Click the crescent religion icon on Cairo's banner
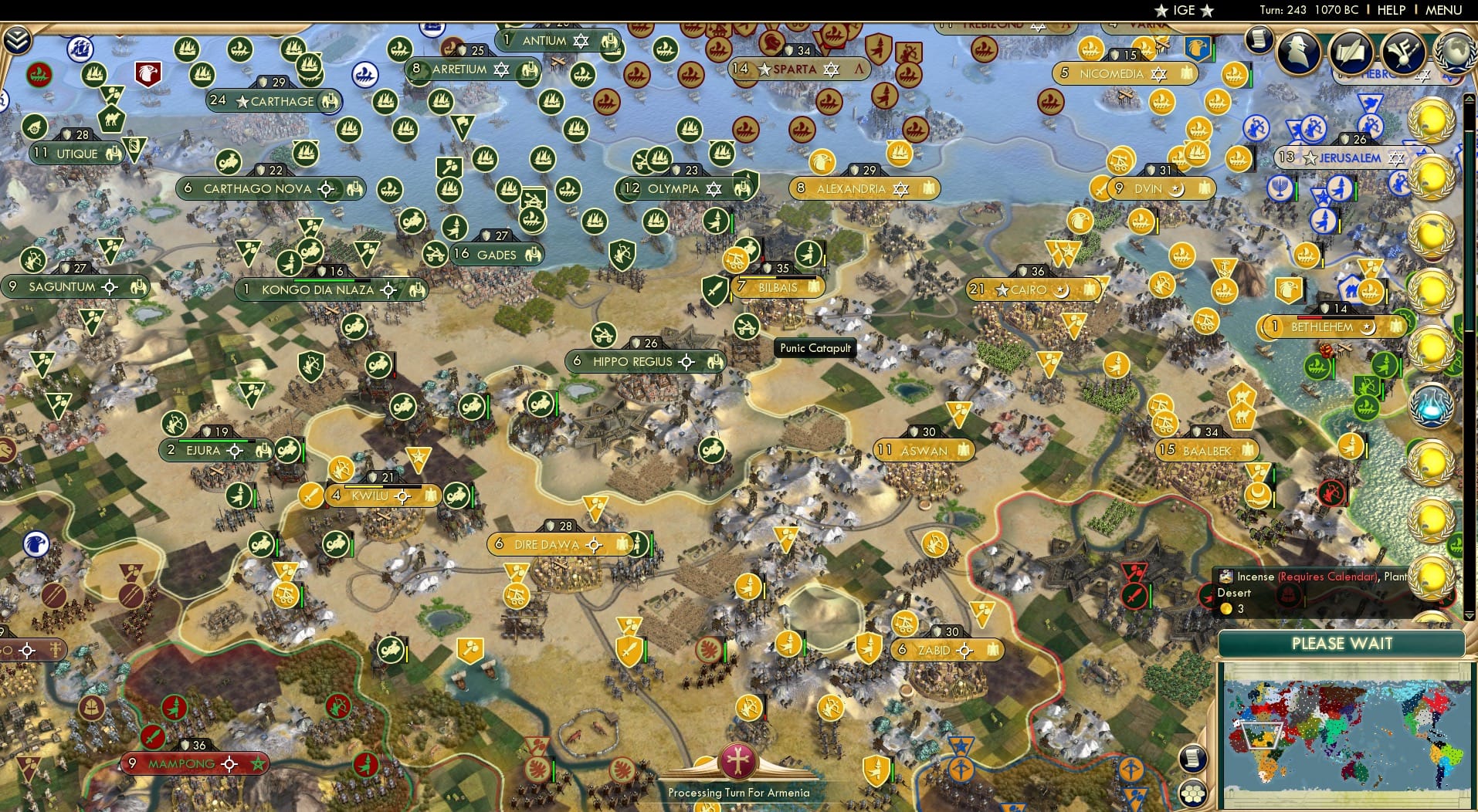 (1062, 289)
